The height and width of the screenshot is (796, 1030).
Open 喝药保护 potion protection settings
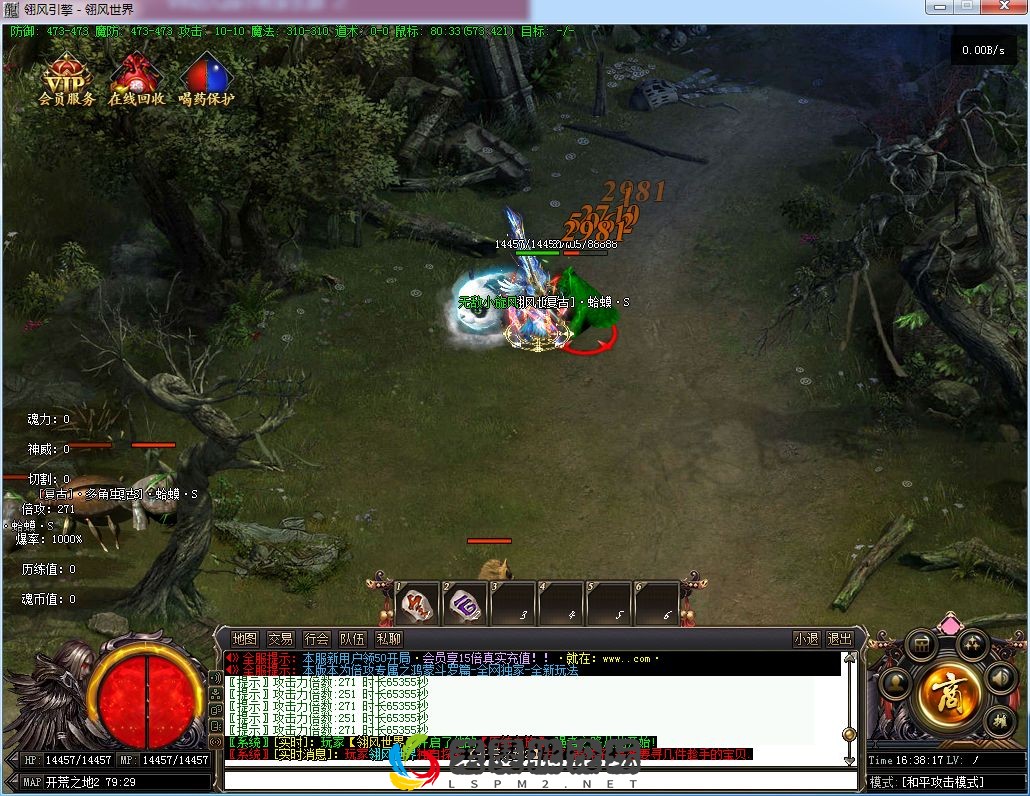[x=207, y=79]
